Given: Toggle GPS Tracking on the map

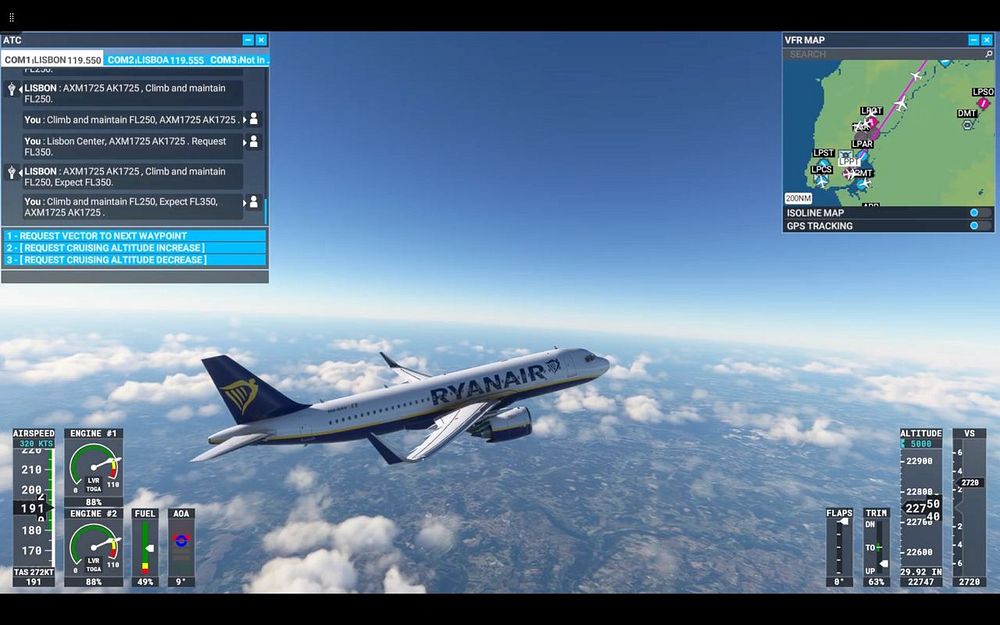Looking at the screenshot, I should [x=980, y=226].
